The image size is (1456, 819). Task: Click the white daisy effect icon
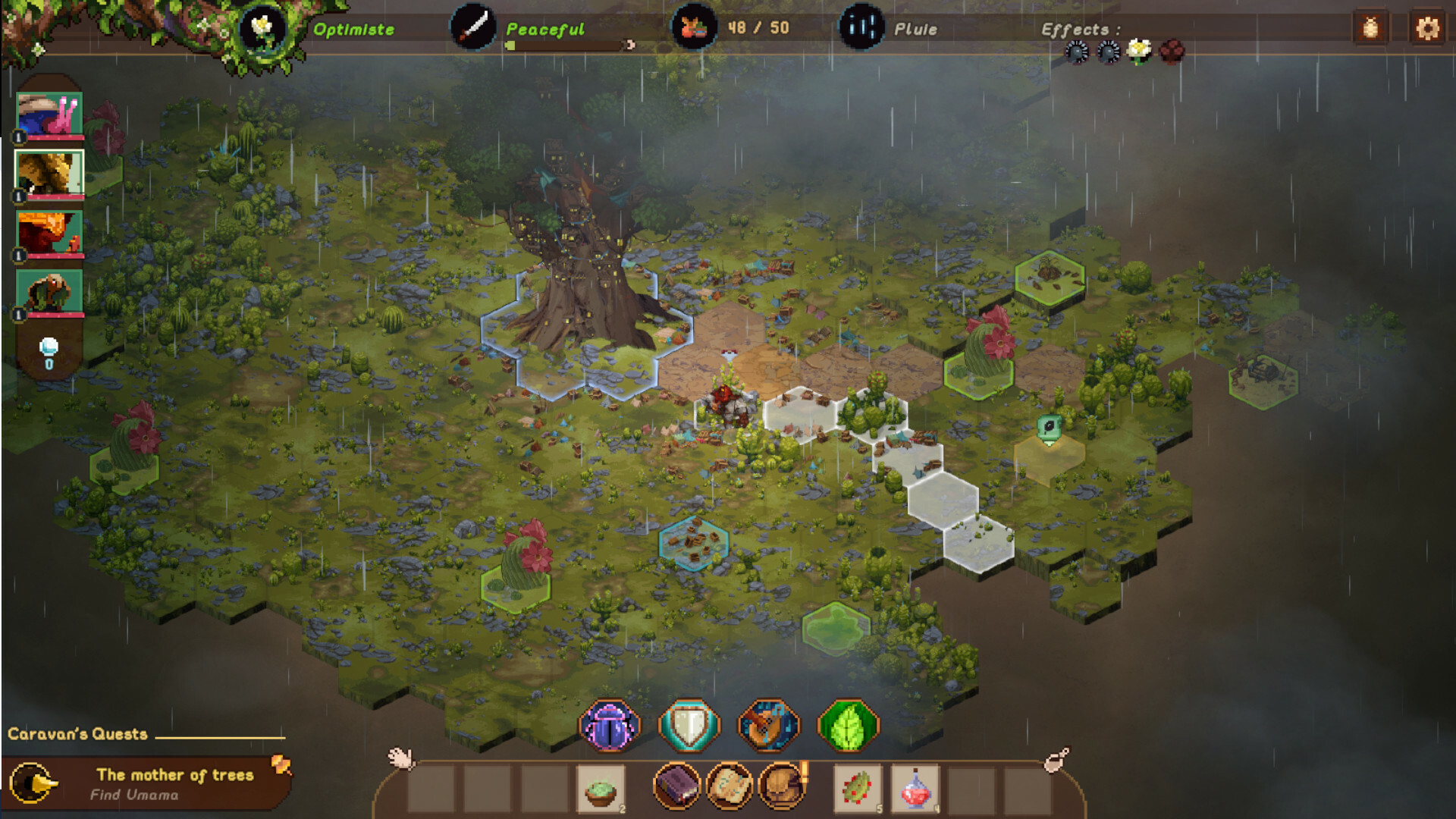pos(1139,51)
